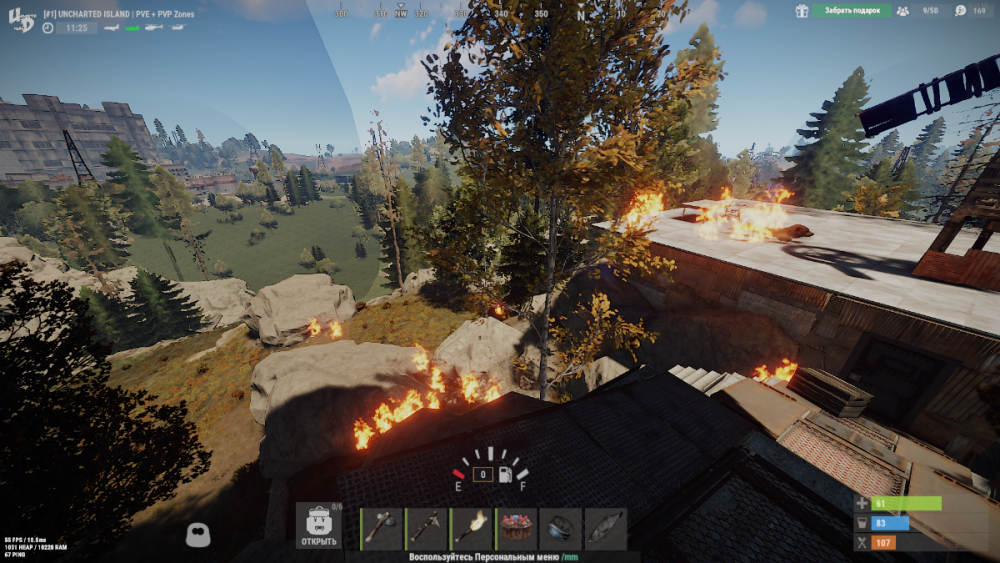Select the raw fish hotbar slot
1000x563 pixels.
[x=606, y=529]
